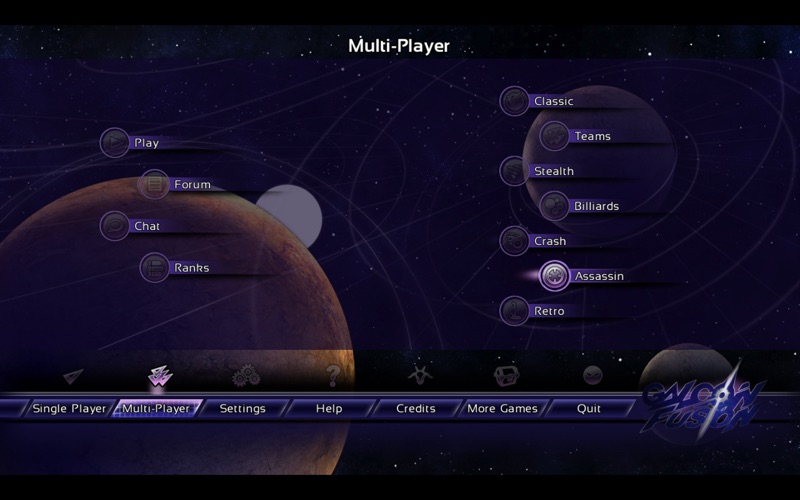The height and width of the screenshot is (500, 800).
Task: Choose the Retro game mode
Action: coord(537,311)
